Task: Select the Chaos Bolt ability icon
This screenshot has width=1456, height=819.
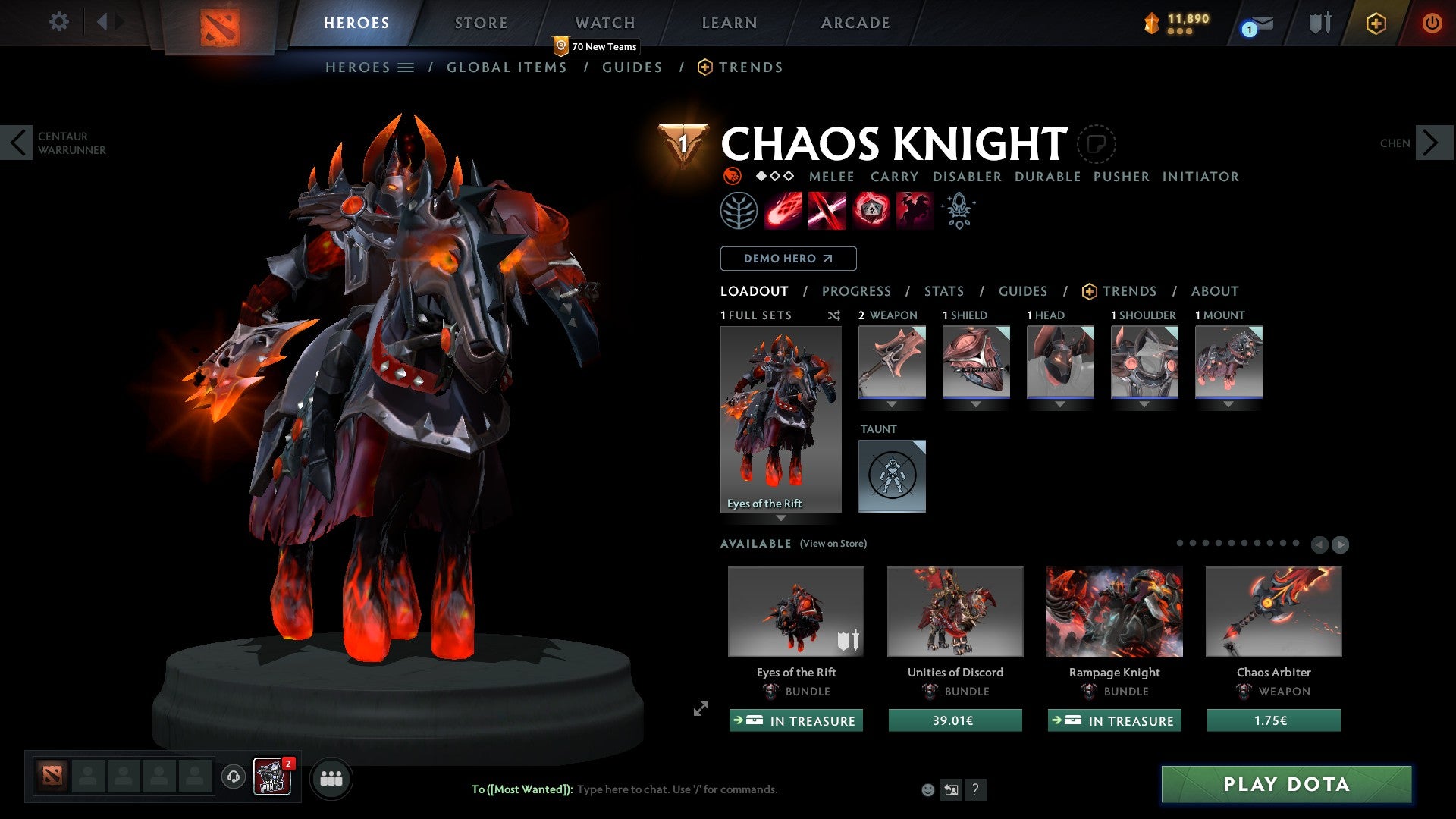Action: (x=781, y=210)
